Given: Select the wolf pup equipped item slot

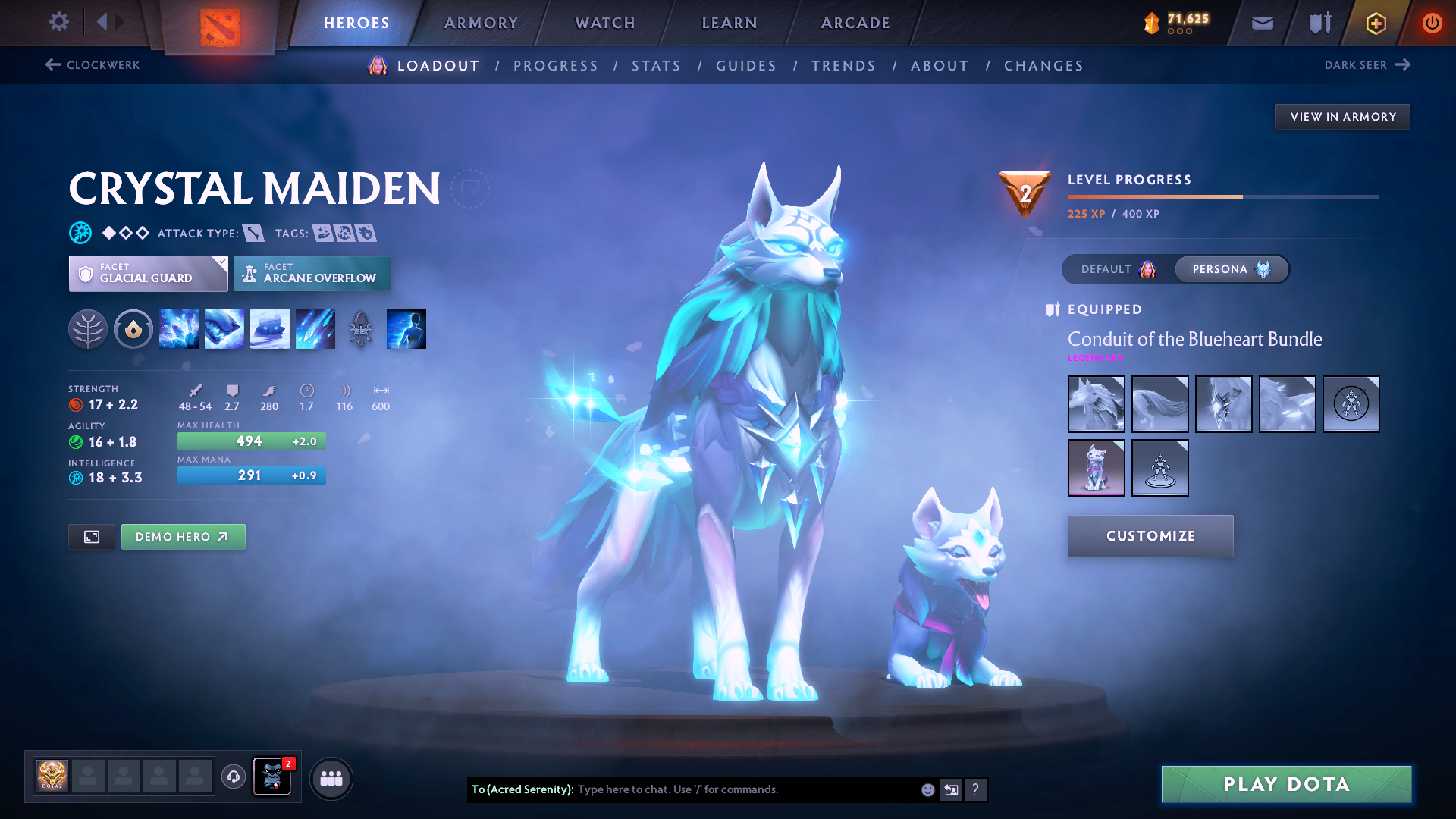Looking at the screenshot, I should pos(1096,468).
